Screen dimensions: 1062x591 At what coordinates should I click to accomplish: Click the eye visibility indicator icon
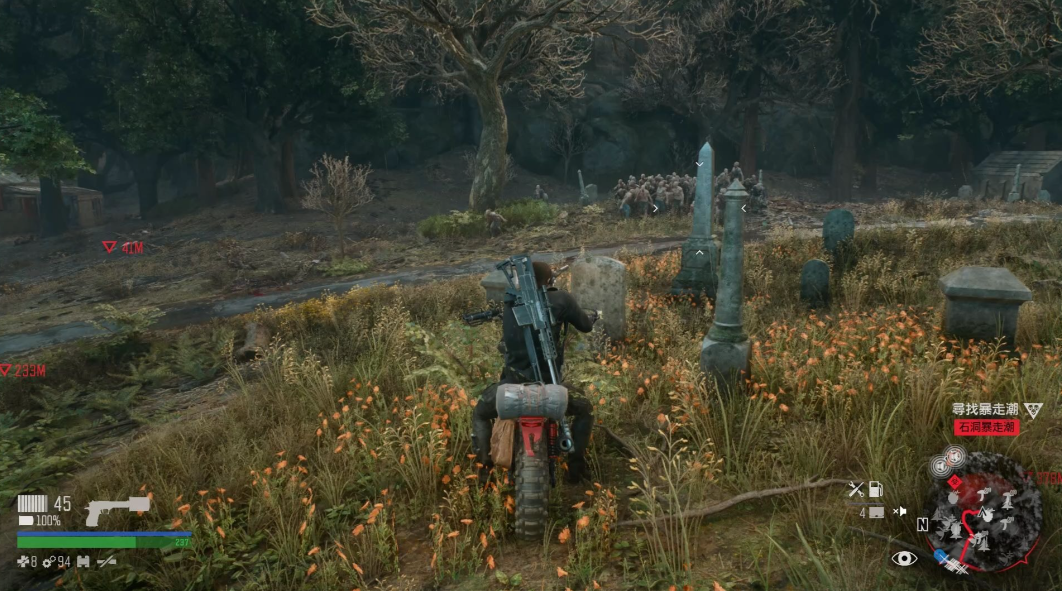(x=904, y=558)
